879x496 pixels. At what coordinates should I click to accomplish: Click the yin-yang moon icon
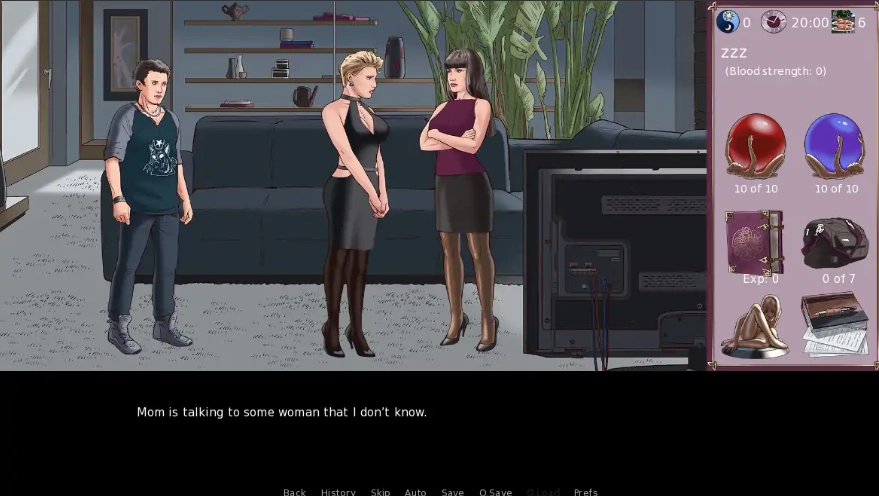coord(728,22)
